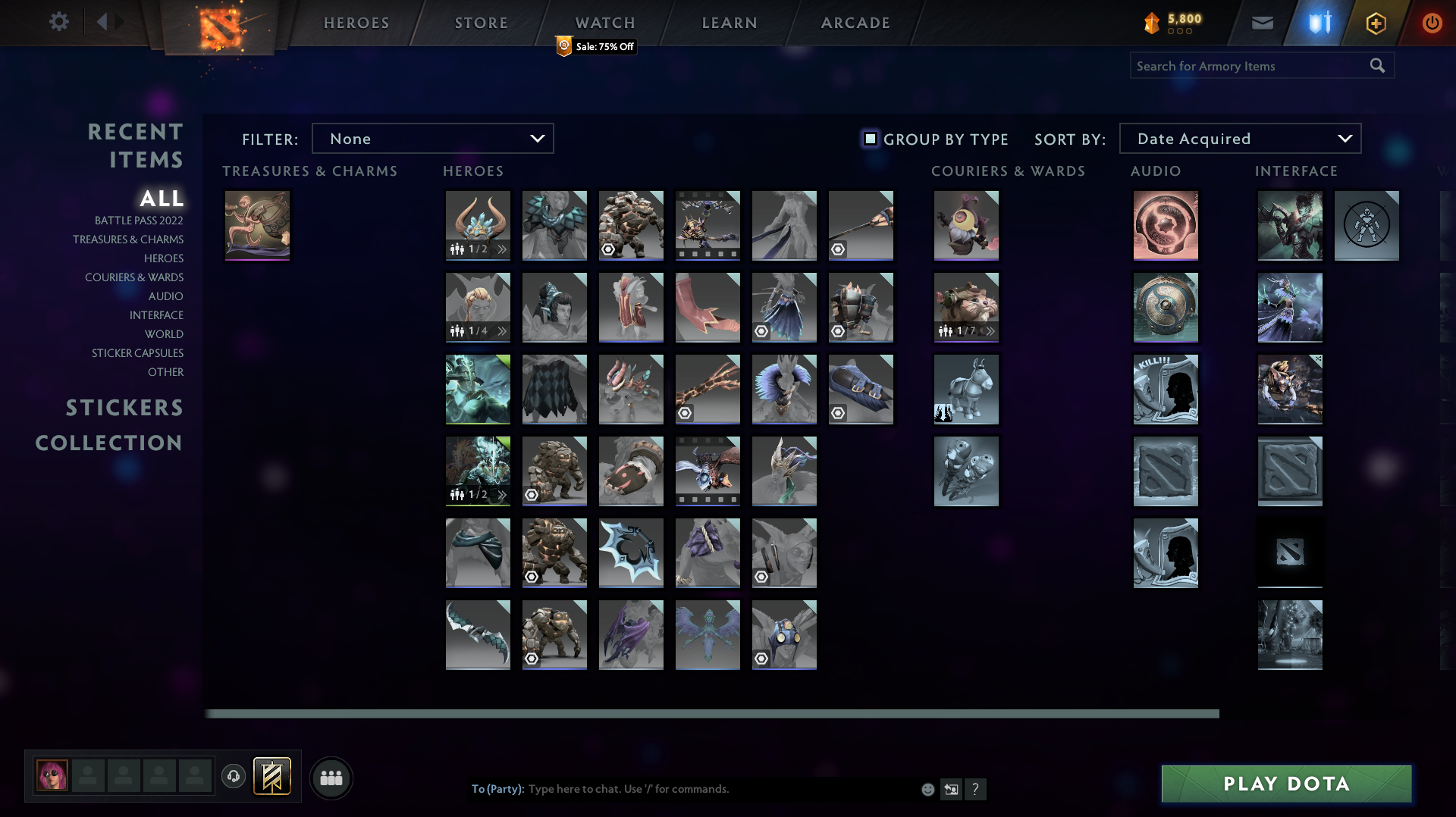The width and height of the screenshot is (1456, 817).
Task: Switch to the STORE menu tab
Action: 481,22
